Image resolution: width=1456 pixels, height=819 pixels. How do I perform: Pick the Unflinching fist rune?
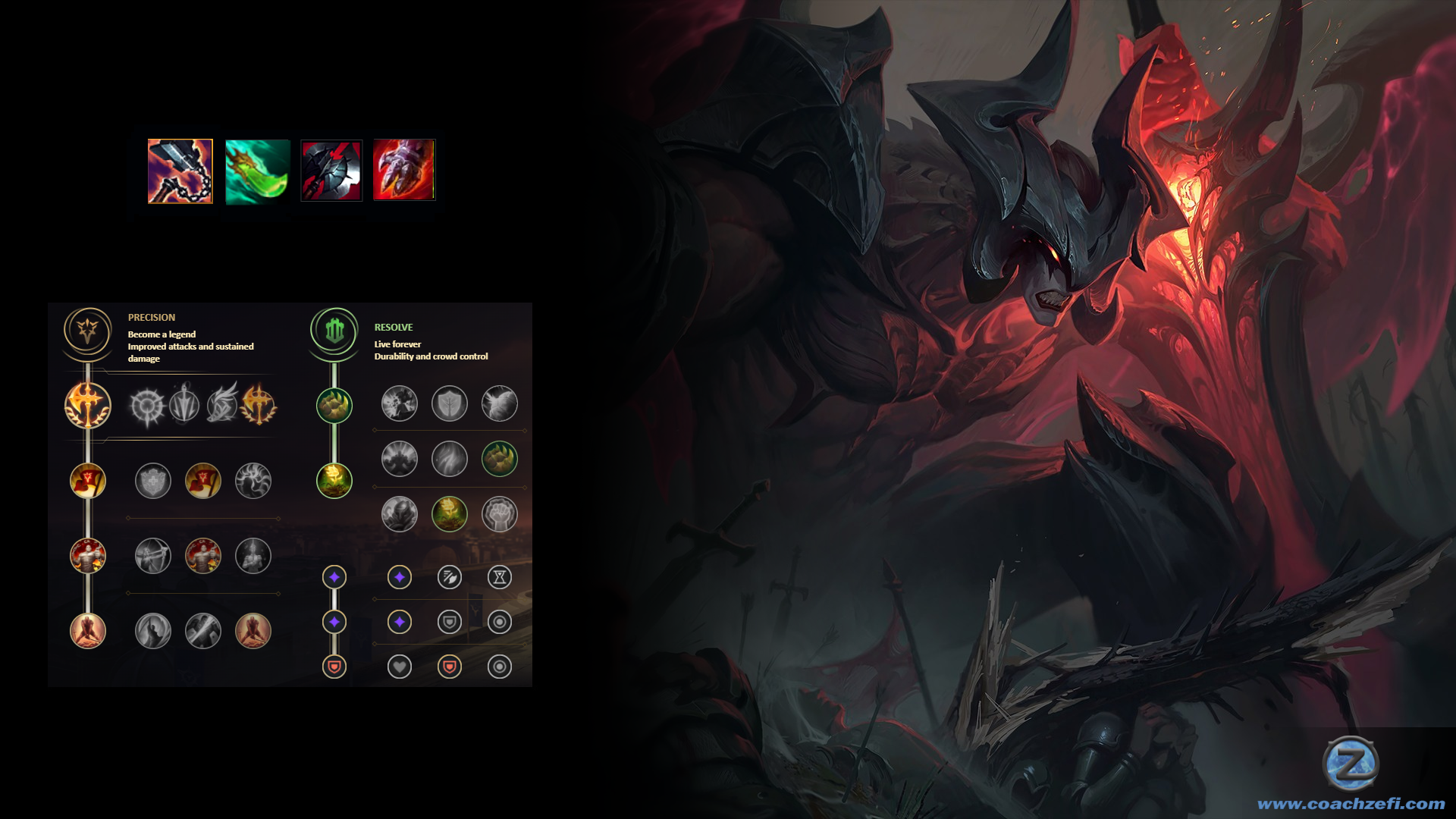pyautogui.click(x=499, y=514)
